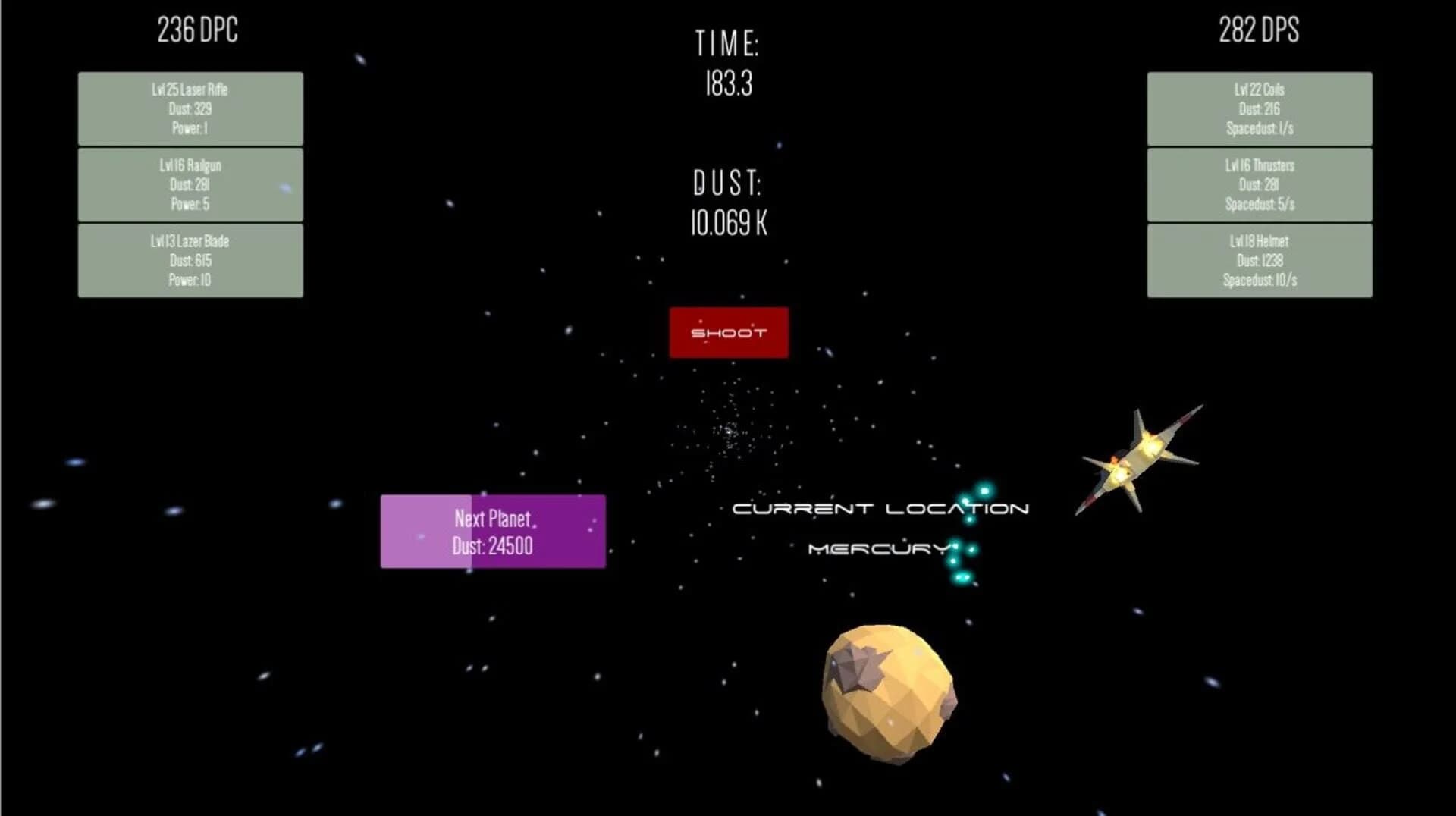Click the 236 DPC stat label

[197, 30]
